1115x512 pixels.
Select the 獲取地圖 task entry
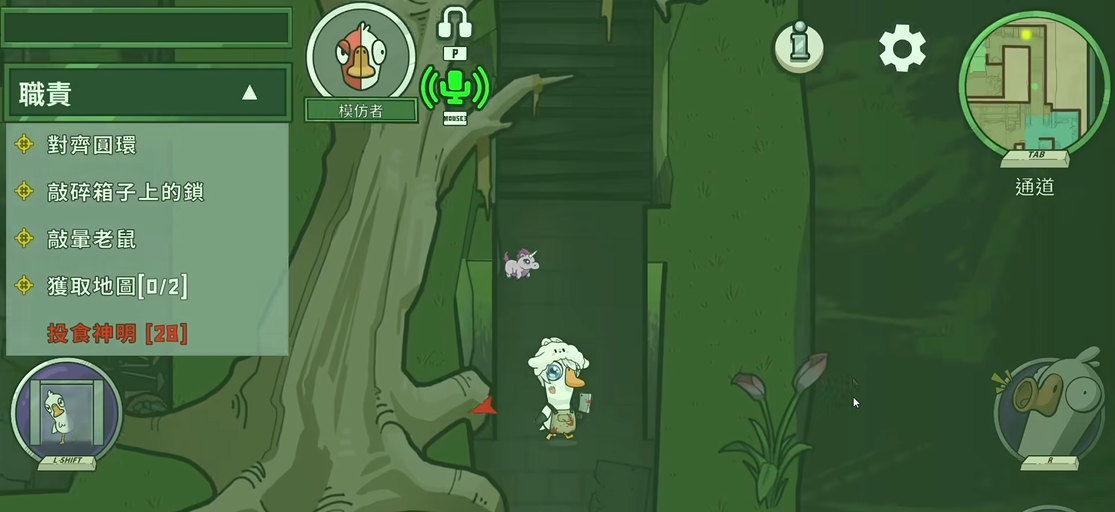coord(116,287)
